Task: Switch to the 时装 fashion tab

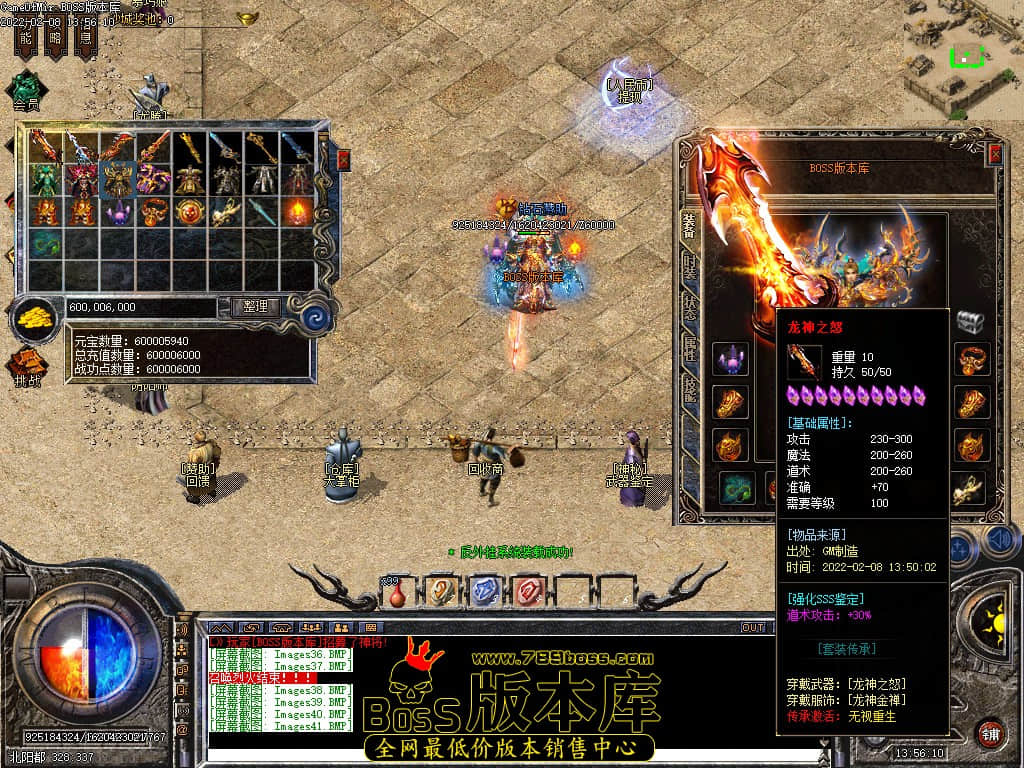Action: click(x=689, y=267)
